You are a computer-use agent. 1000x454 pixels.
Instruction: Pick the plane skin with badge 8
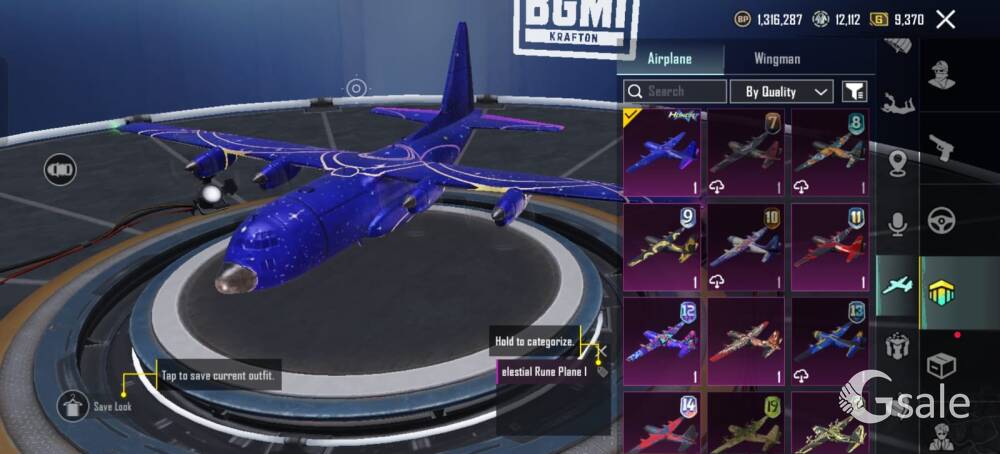(x=830, y=153)
